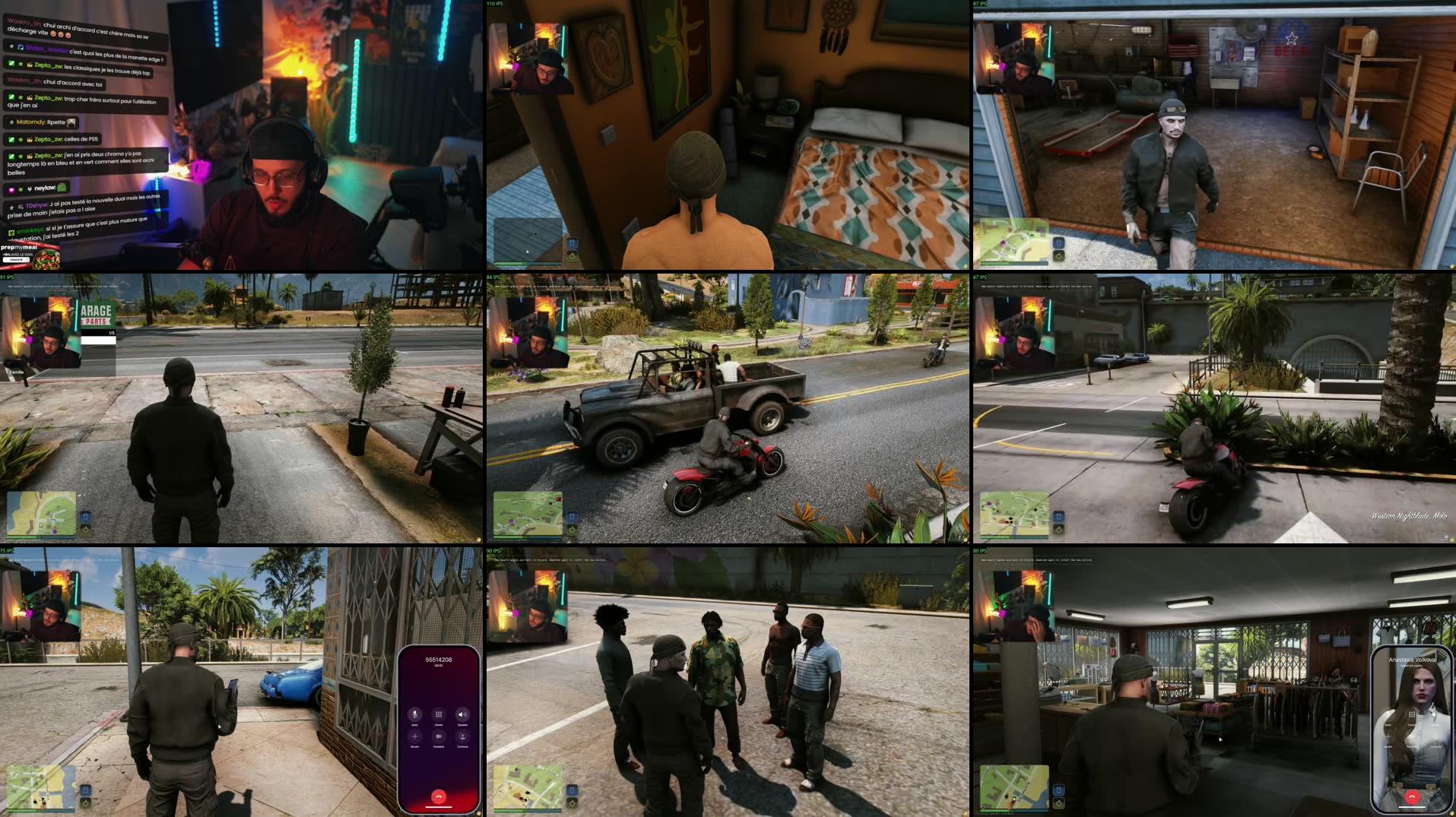1456x817 pixels.
Task: Click the phone number 55514208 on screen
Action: tap(439, 660)
